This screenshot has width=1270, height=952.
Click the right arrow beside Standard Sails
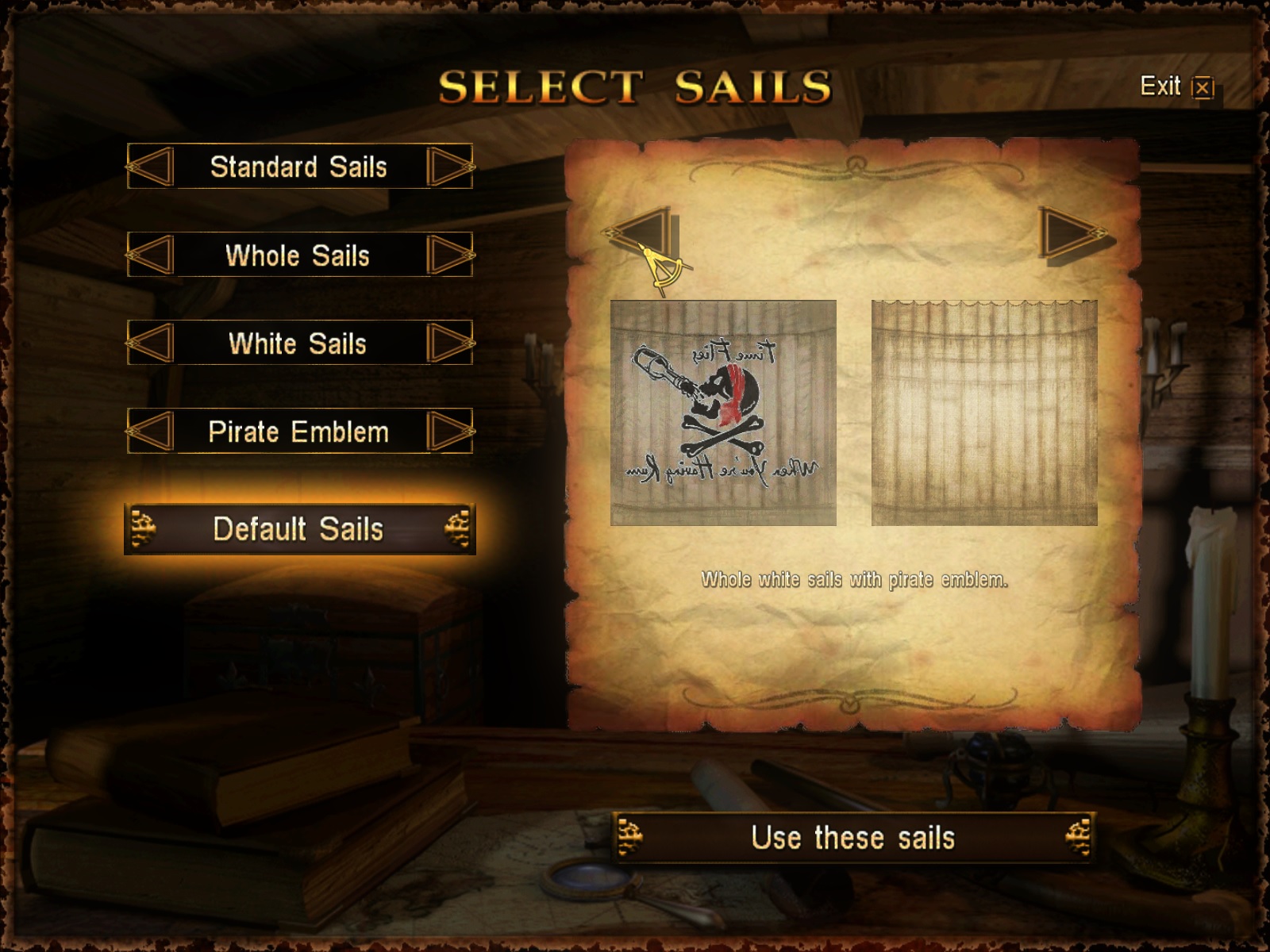pos(449,167)
